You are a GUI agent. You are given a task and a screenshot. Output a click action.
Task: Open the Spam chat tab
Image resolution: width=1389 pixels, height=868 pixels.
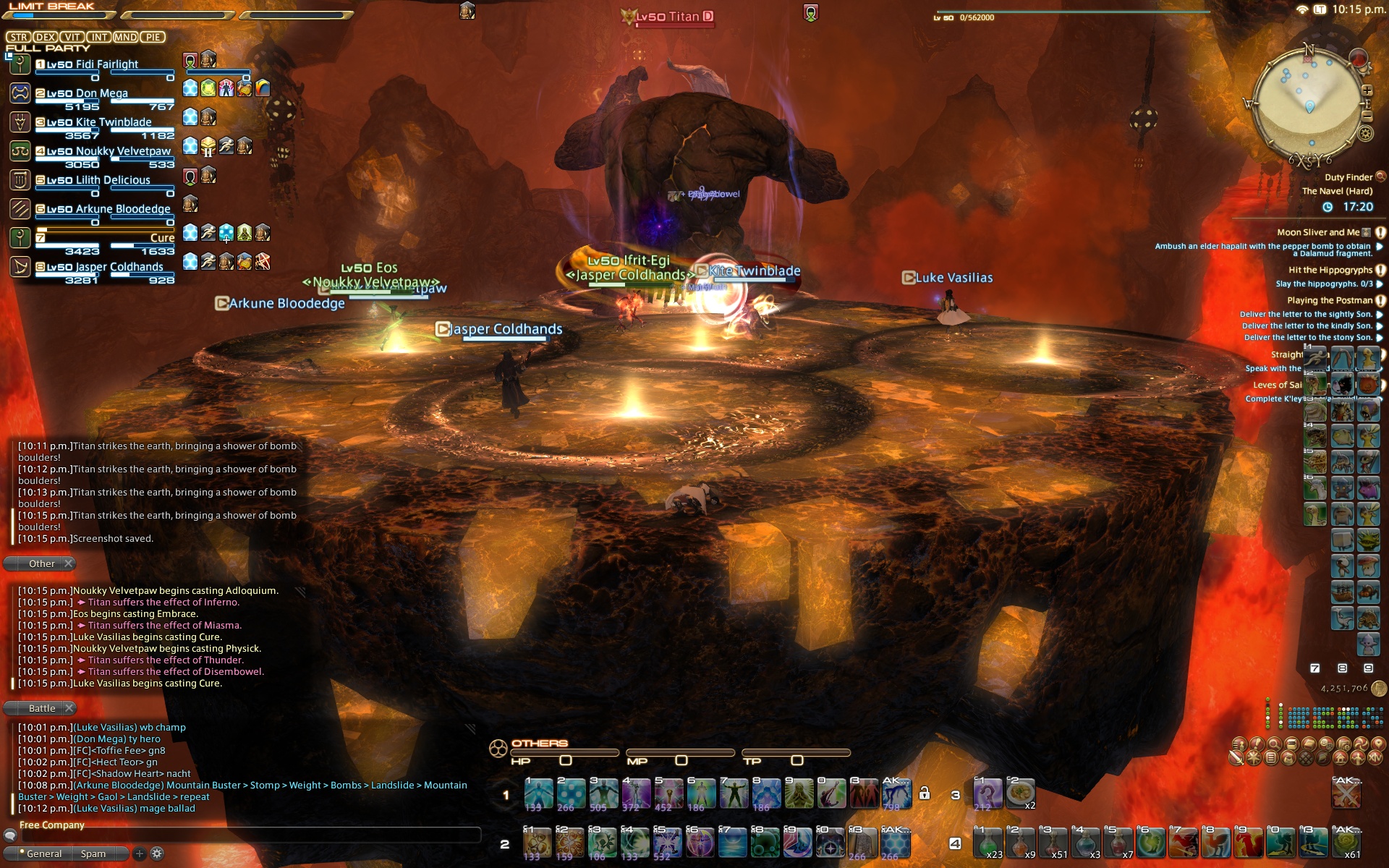tap(93, 854)
